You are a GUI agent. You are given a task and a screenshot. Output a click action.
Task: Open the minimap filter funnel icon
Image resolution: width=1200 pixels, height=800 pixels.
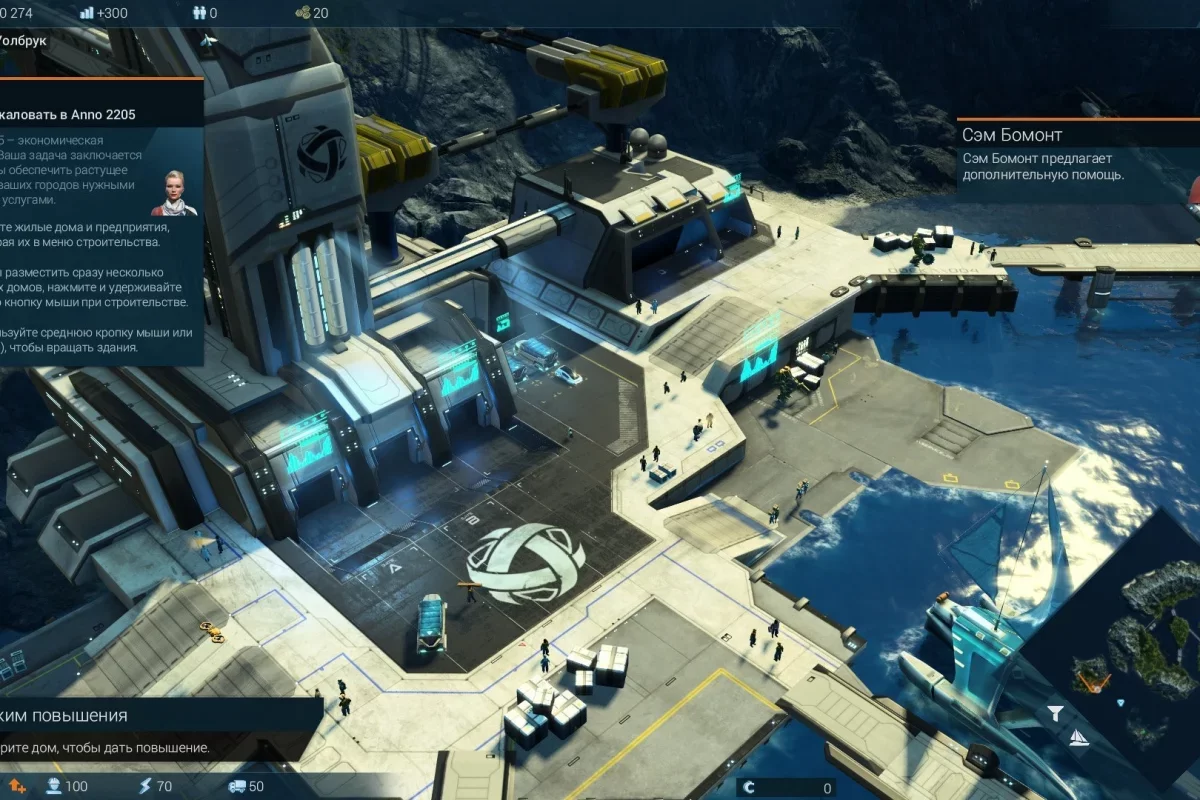tap(1055, 713)
